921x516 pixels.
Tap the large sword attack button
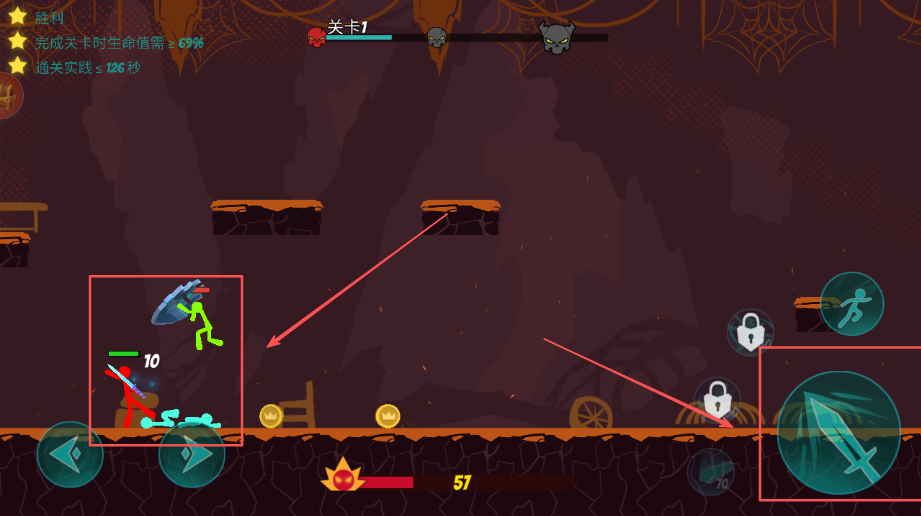click(838, 432)
